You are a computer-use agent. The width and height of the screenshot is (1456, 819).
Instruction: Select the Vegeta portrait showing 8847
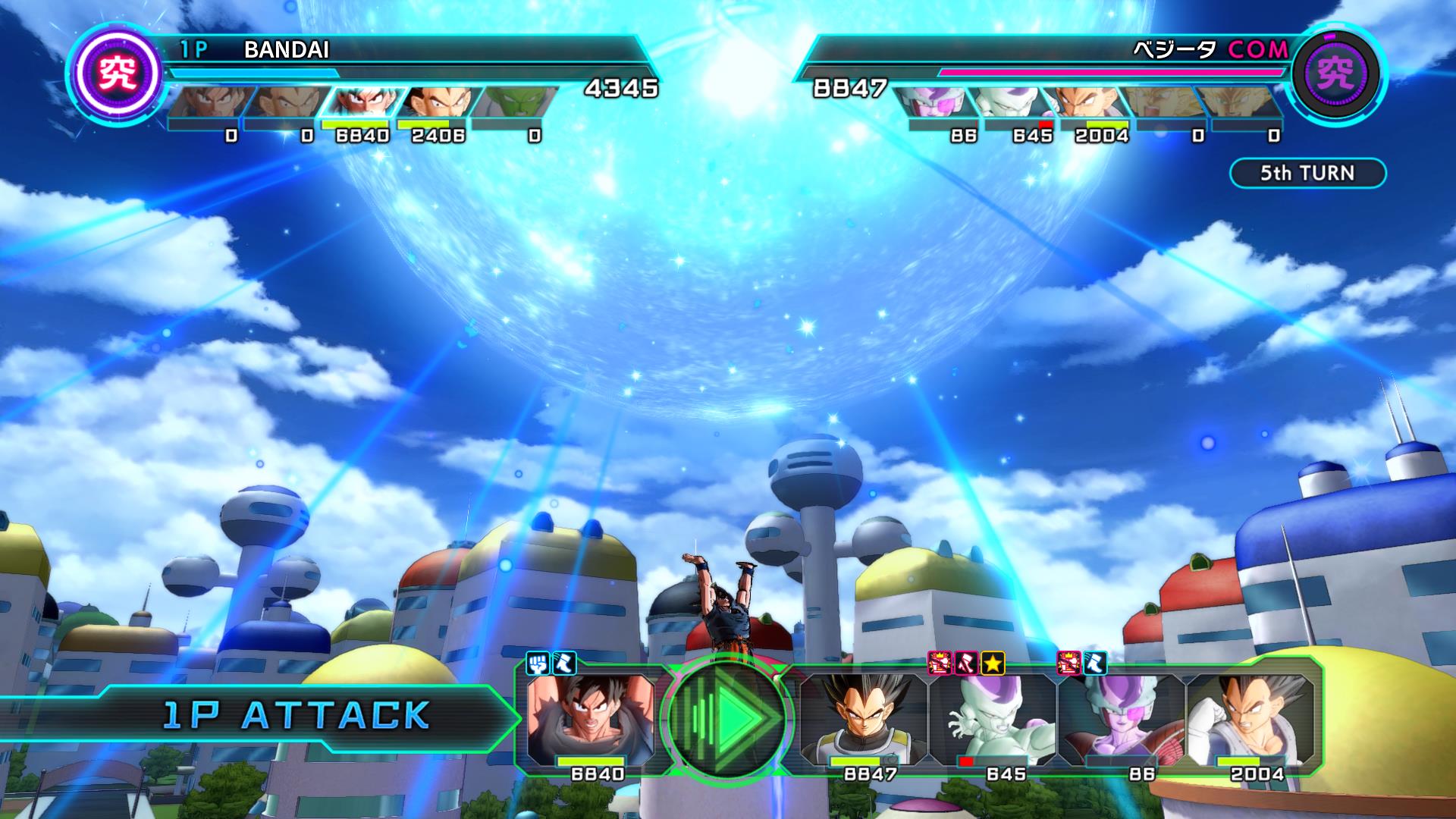coord(864,720)
